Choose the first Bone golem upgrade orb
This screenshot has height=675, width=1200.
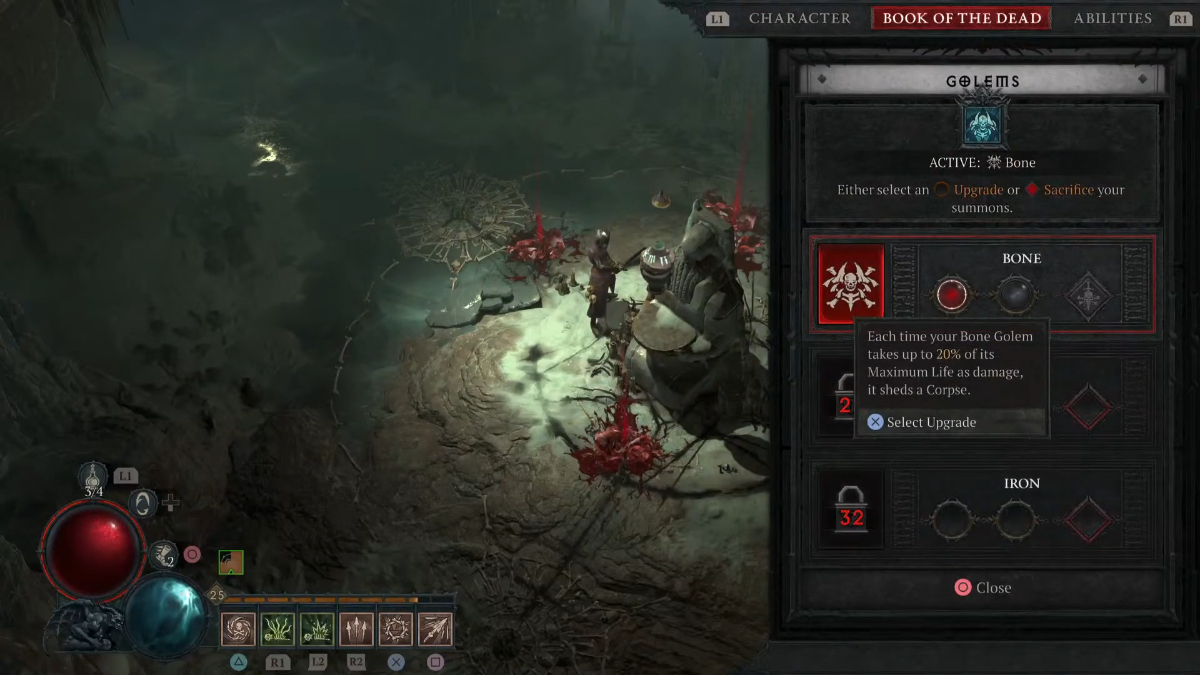pos(950,295)
